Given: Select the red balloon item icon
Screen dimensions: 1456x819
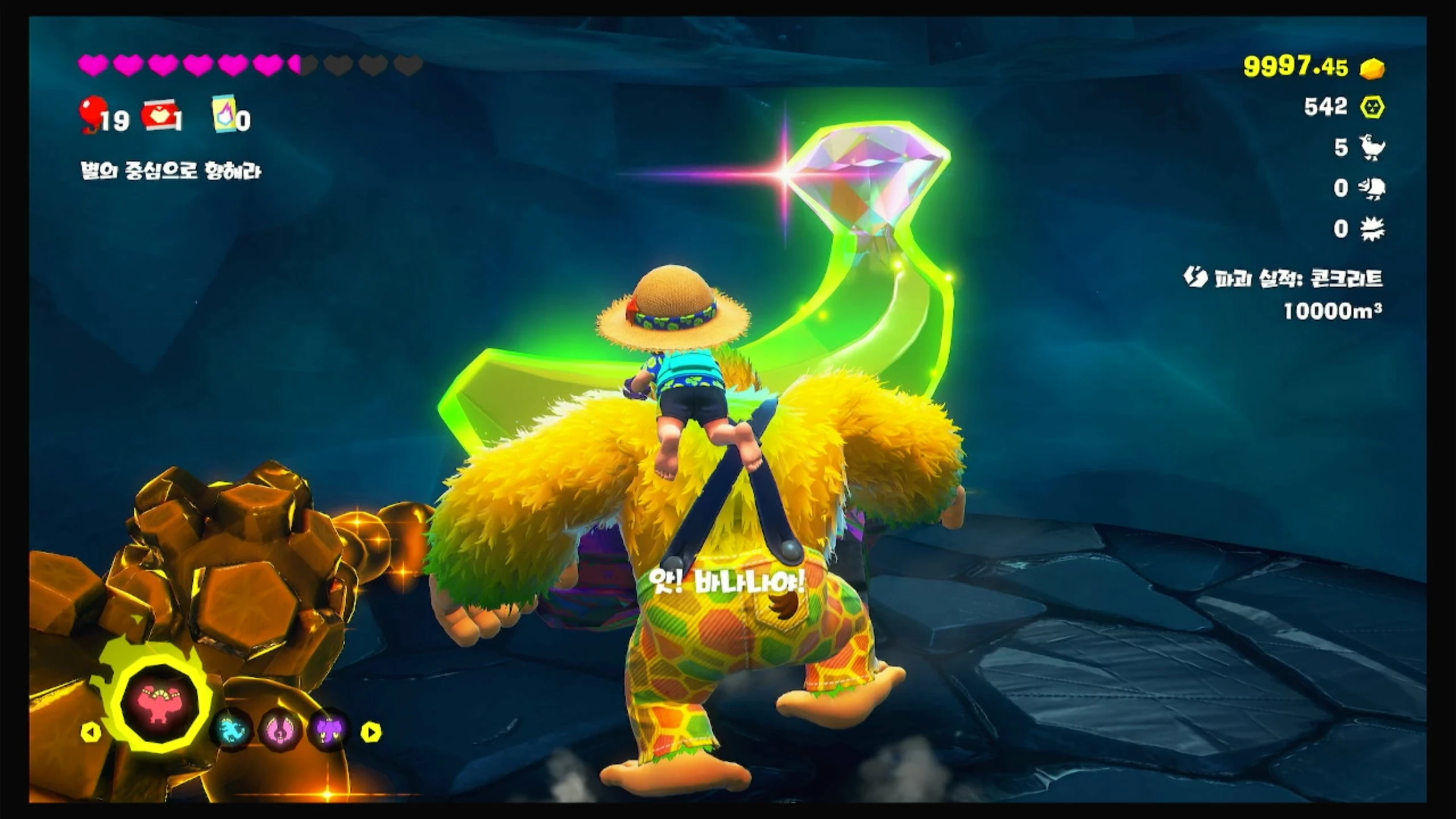Looking at the screenshot, I should pos(92,114).
